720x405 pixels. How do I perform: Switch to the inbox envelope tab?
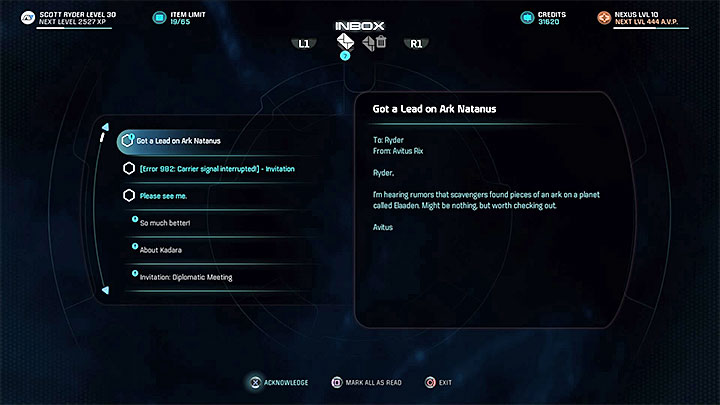(x=345, y=42)
